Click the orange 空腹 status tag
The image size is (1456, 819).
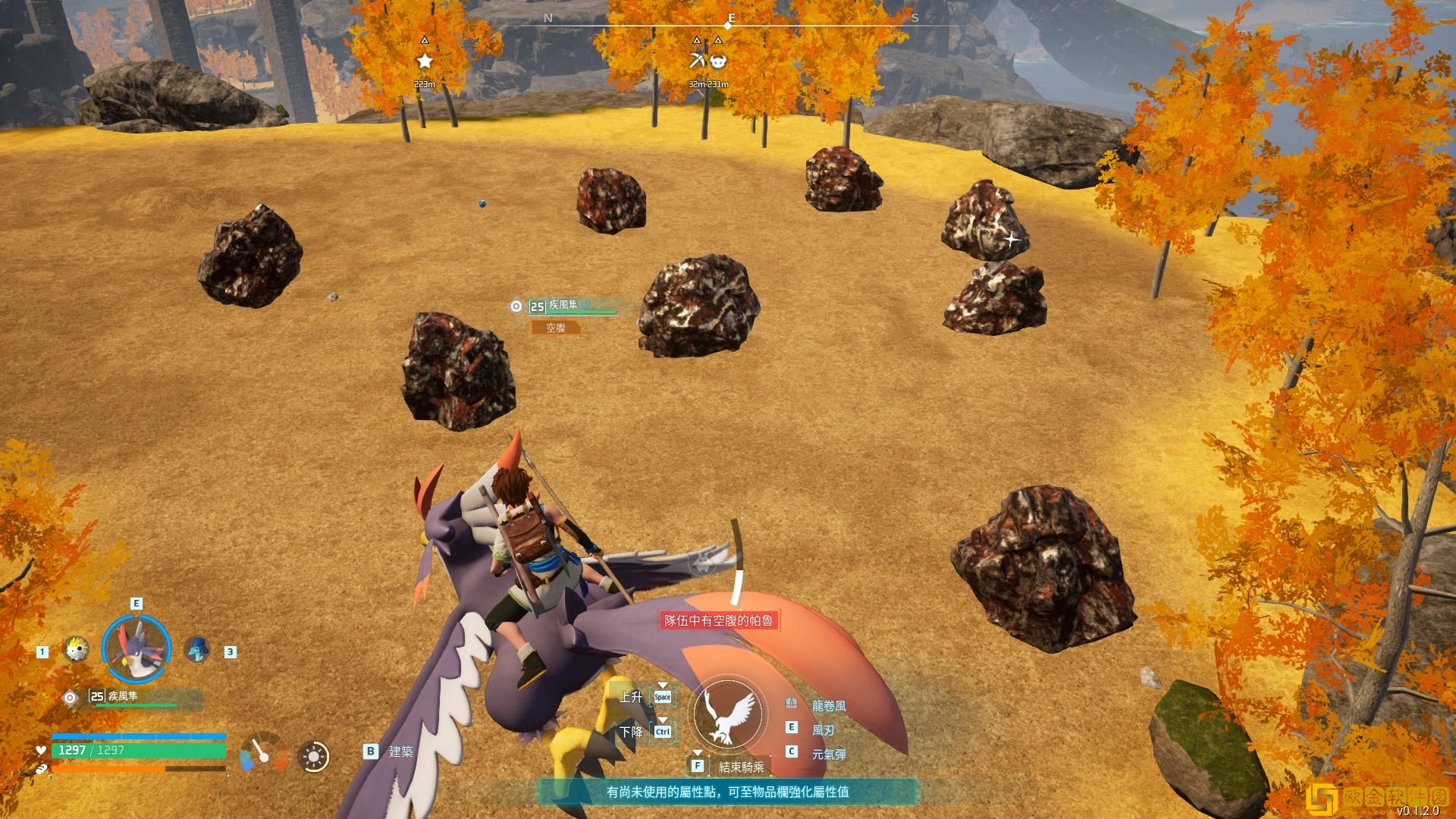(x=556, y=328)
